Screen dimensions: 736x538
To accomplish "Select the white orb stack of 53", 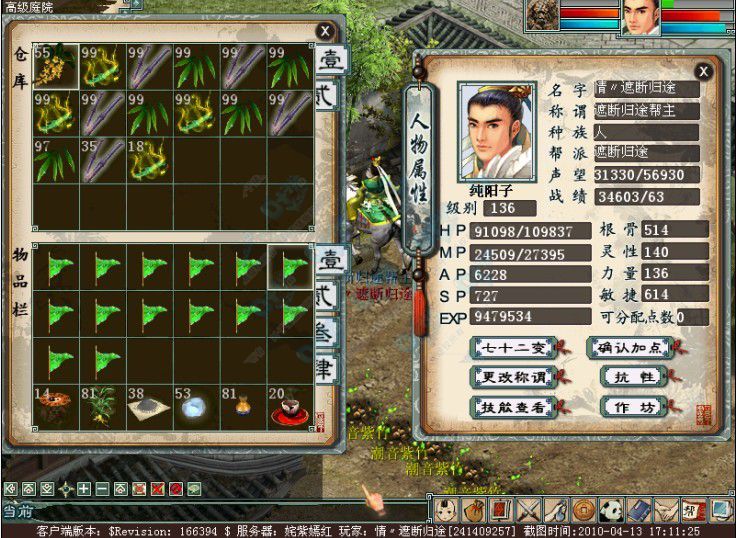I will tap(197, 407).
